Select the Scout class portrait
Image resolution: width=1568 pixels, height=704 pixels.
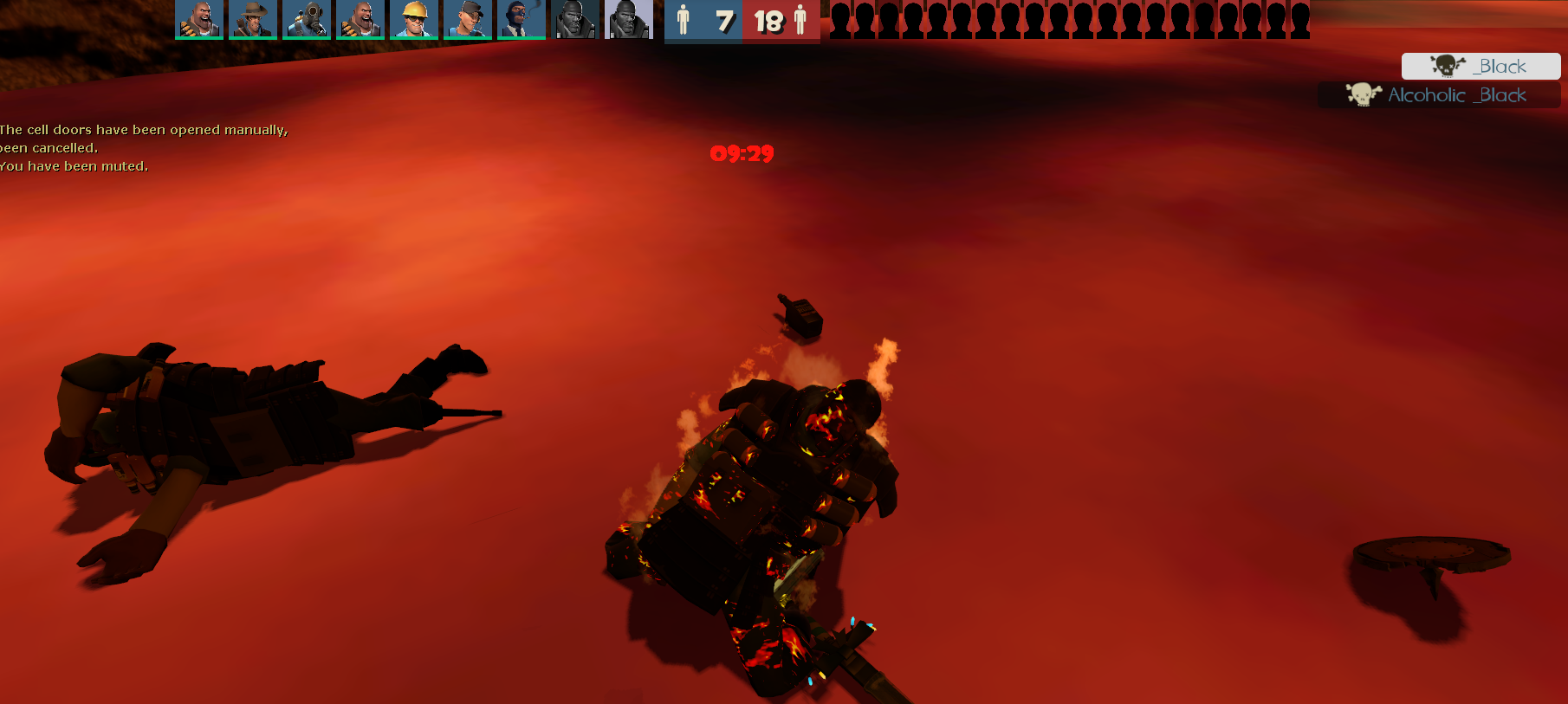tap(468, 19)
